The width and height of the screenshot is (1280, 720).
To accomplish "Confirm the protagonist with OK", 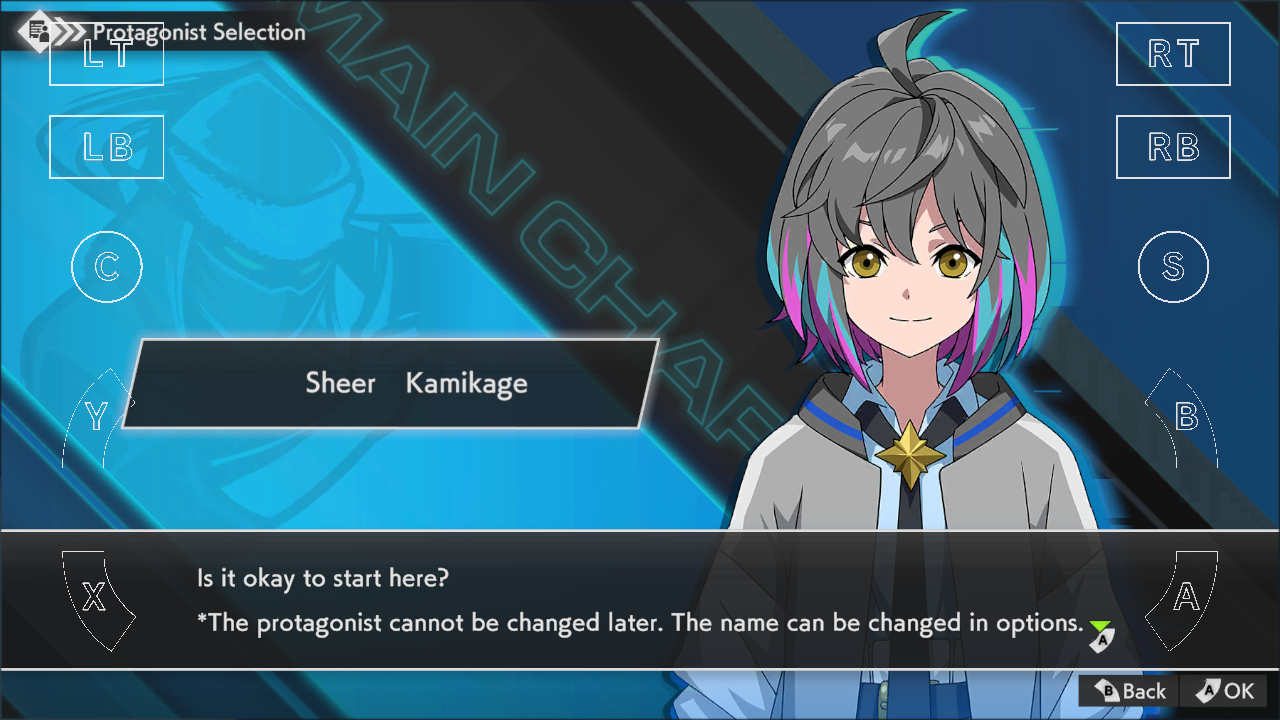I will coord(1224,691).
